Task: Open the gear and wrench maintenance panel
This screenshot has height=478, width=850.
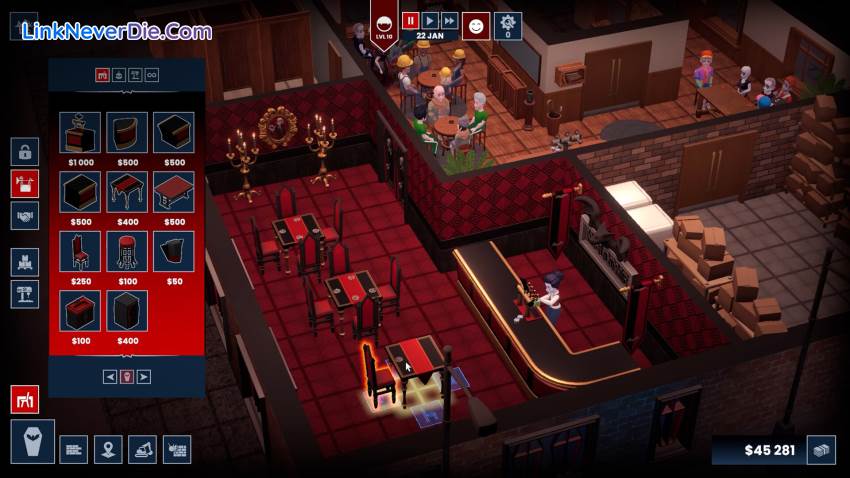Action: click(508, 24)
